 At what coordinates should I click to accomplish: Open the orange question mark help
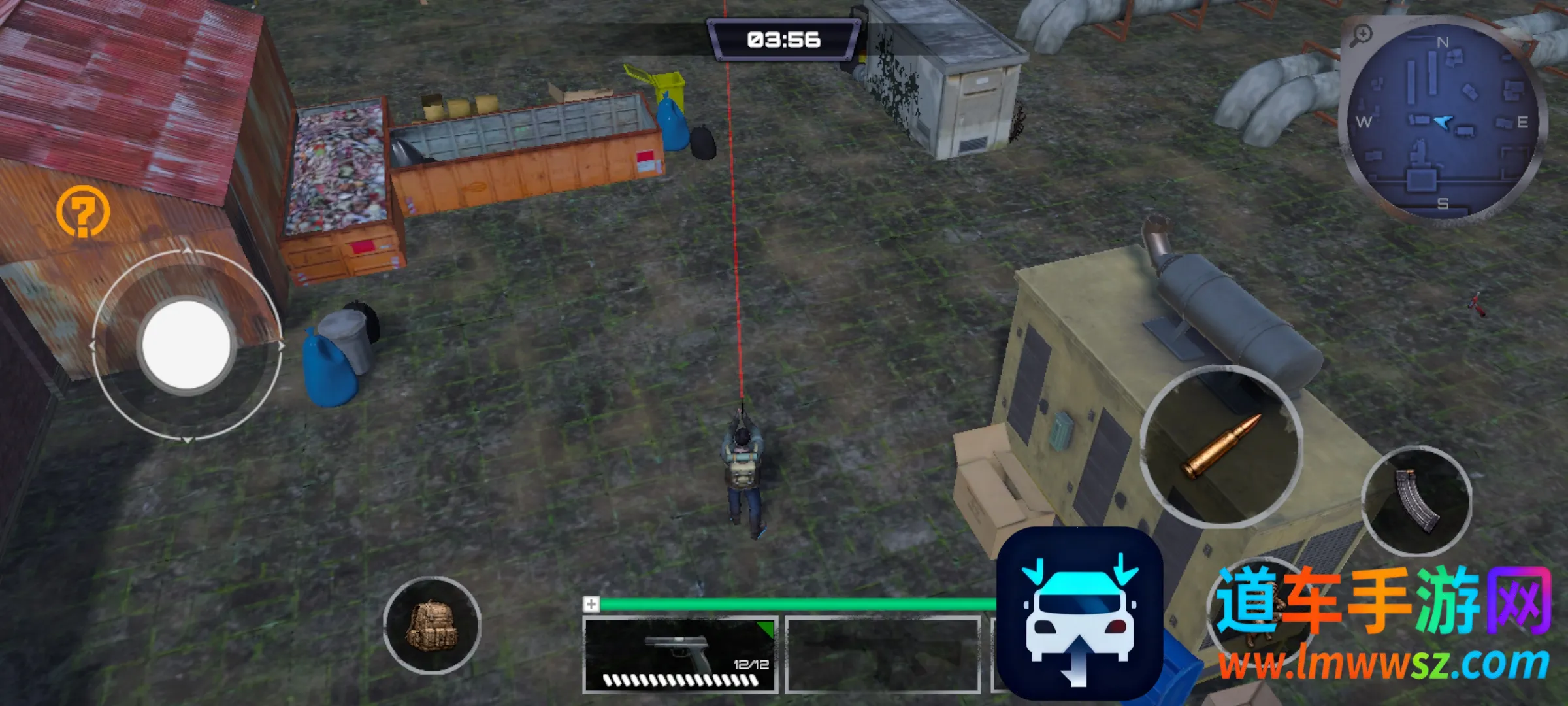(83, 210)
